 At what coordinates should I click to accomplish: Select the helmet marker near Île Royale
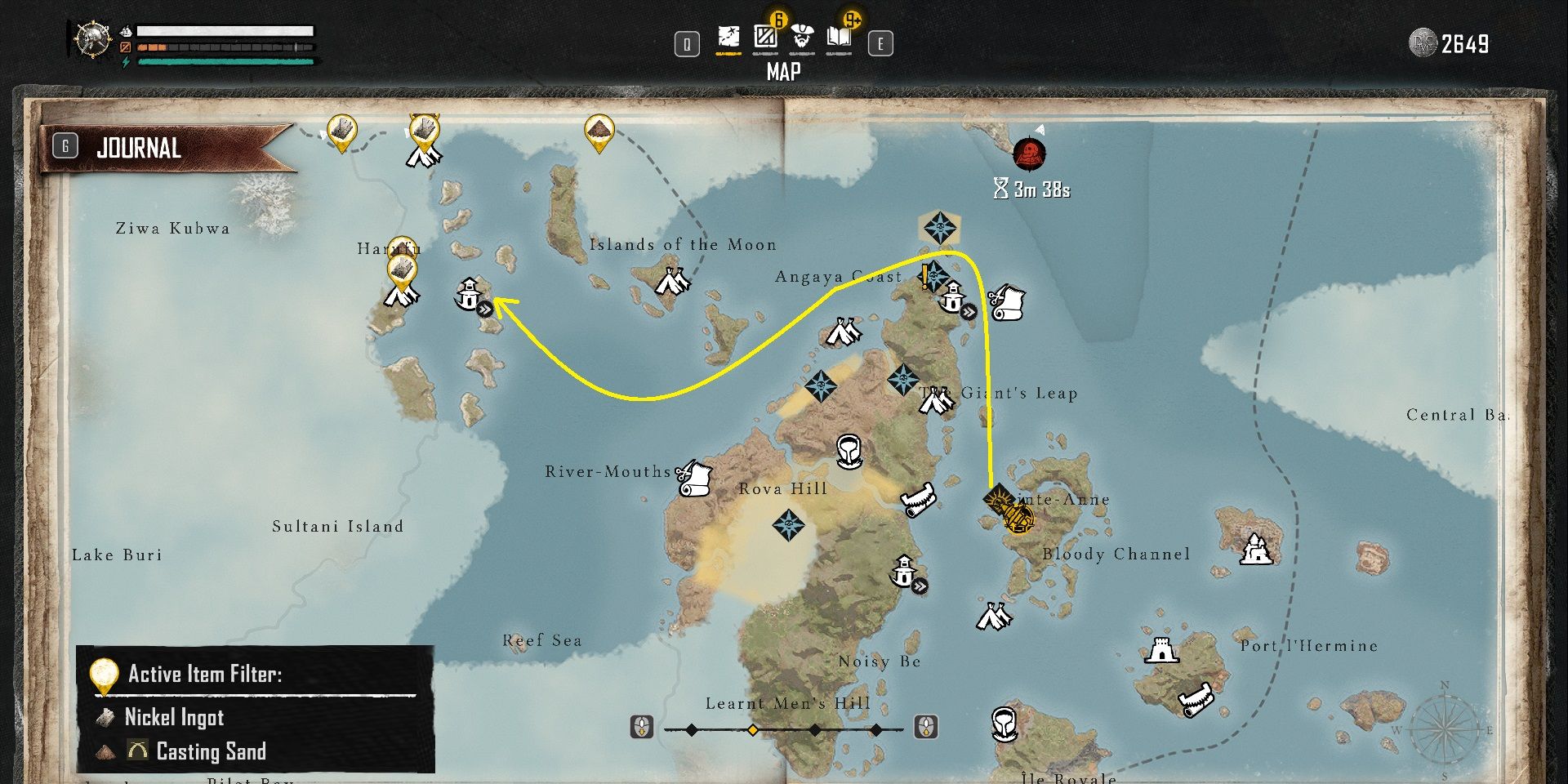tap(1004, 724)
